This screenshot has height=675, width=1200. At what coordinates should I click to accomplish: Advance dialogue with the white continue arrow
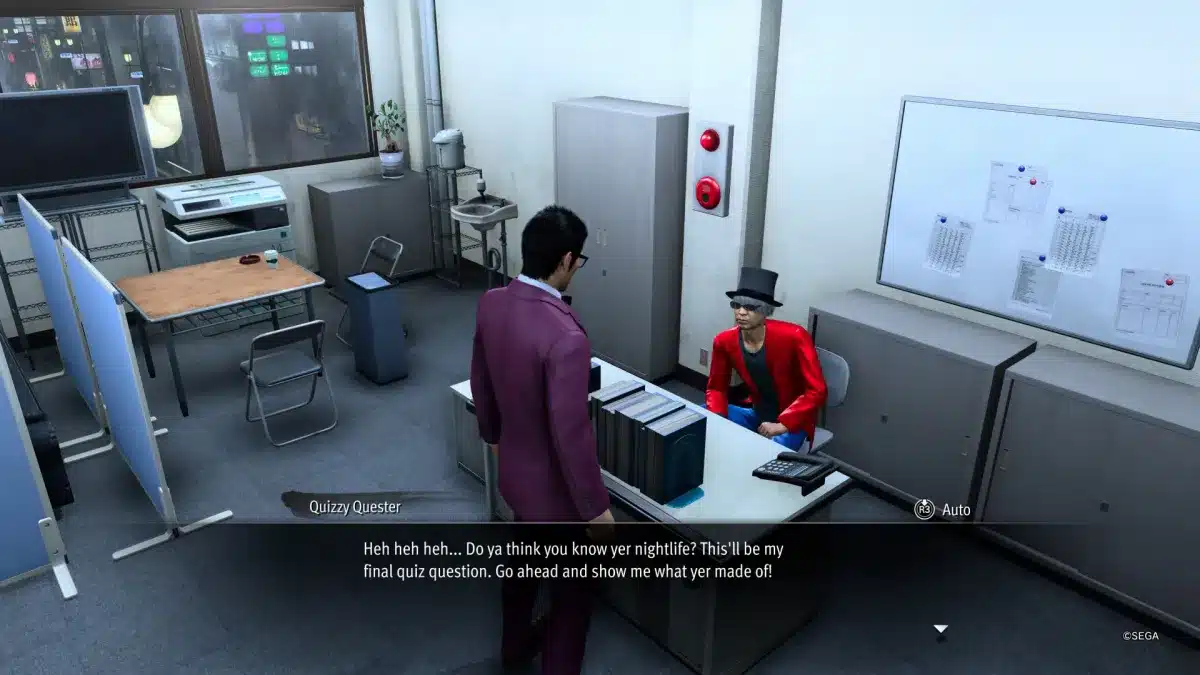(939, 629)
